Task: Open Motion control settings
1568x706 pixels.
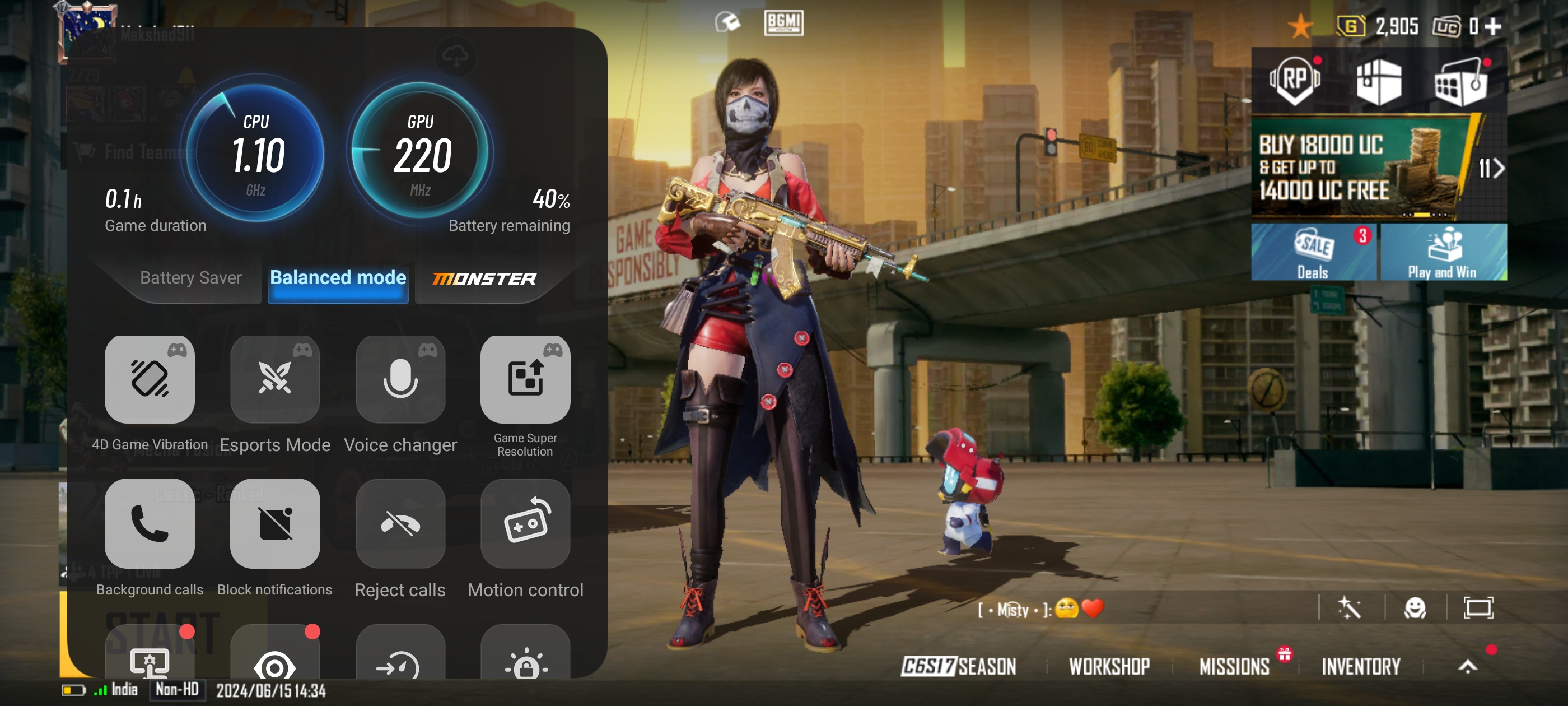Action: 525,523
